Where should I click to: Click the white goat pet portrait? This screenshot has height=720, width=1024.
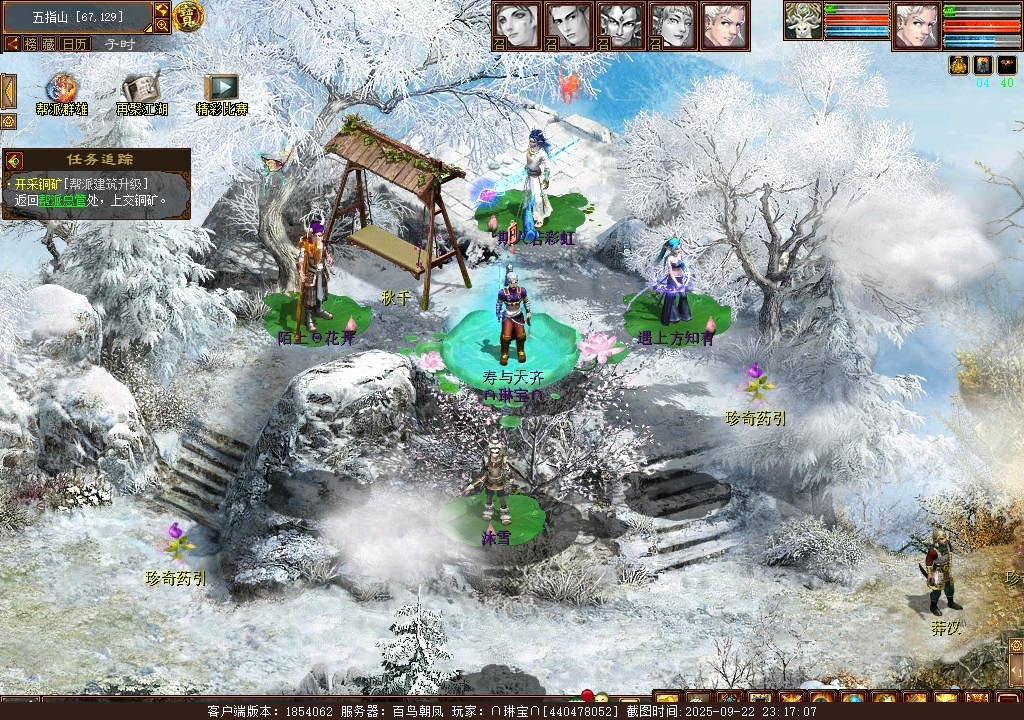pyautogui.click(x=802, y=22)
